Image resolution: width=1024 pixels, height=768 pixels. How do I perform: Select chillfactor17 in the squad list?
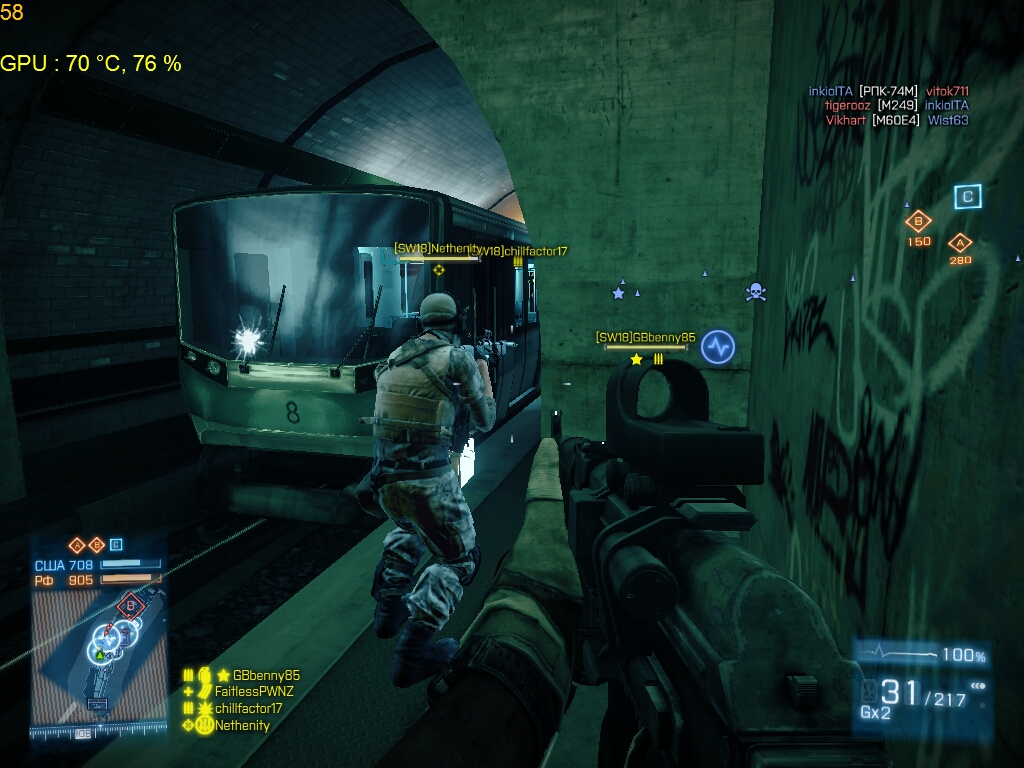tap(248, 708)
